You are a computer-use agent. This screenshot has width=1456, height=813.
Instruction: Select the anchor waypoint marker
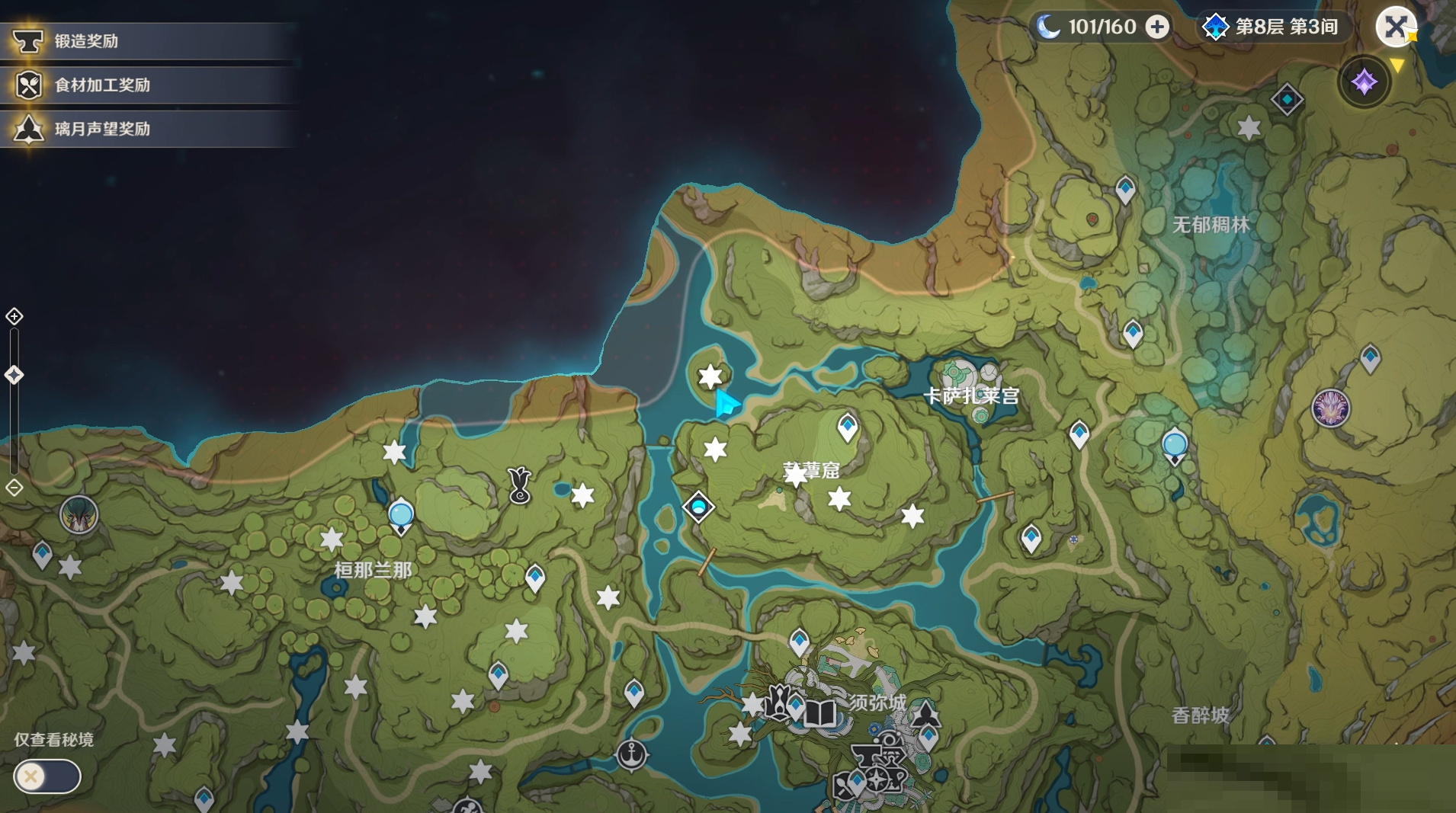point(631,754)
